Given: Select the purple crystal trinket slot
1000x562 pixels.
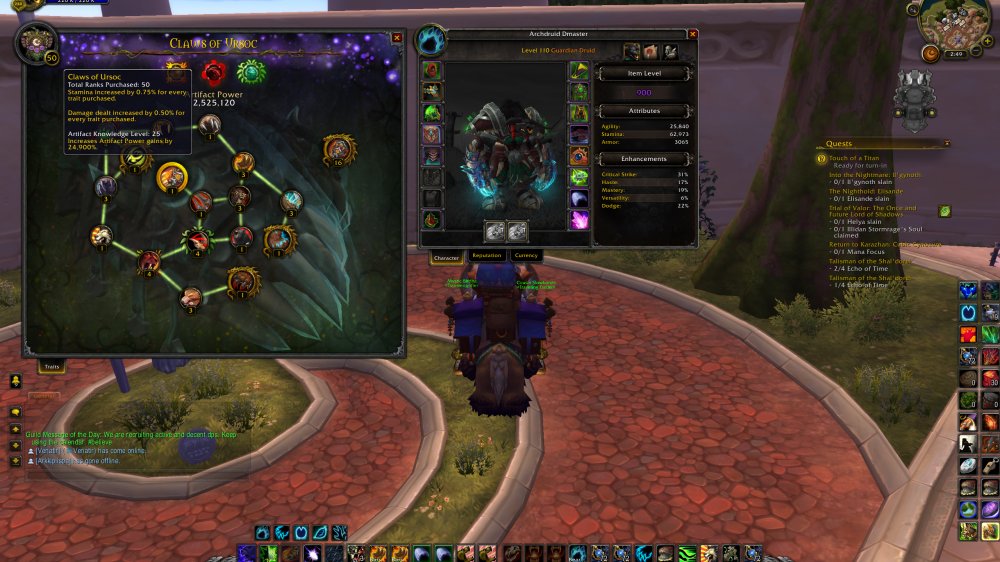Looking at the screenshot, I should click(579, 218).
